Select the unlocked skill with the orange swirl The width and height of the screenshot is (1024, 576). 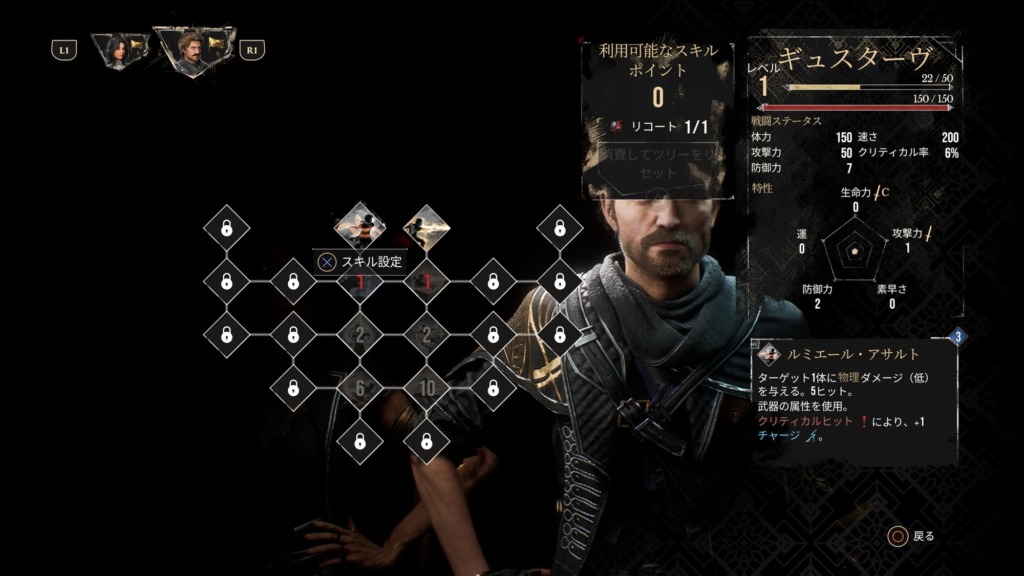[360, 226]
